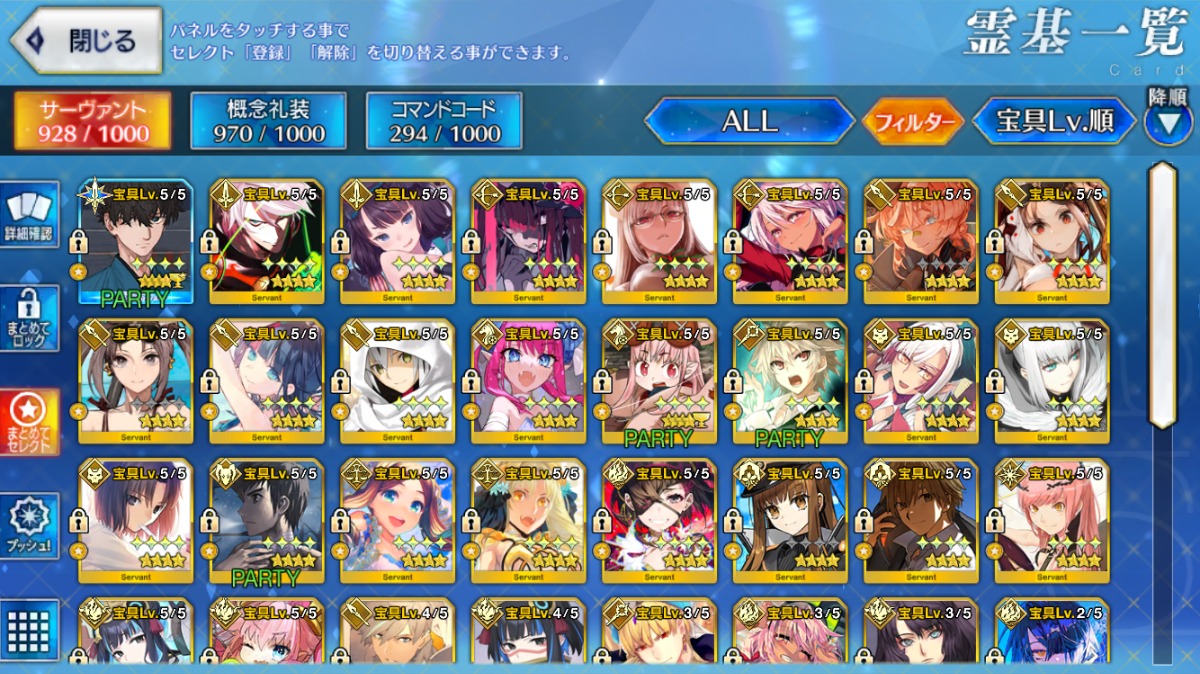Select the white-hooded servant card
This screenshot has width=1200, height=674.
(x=397, y=381)
